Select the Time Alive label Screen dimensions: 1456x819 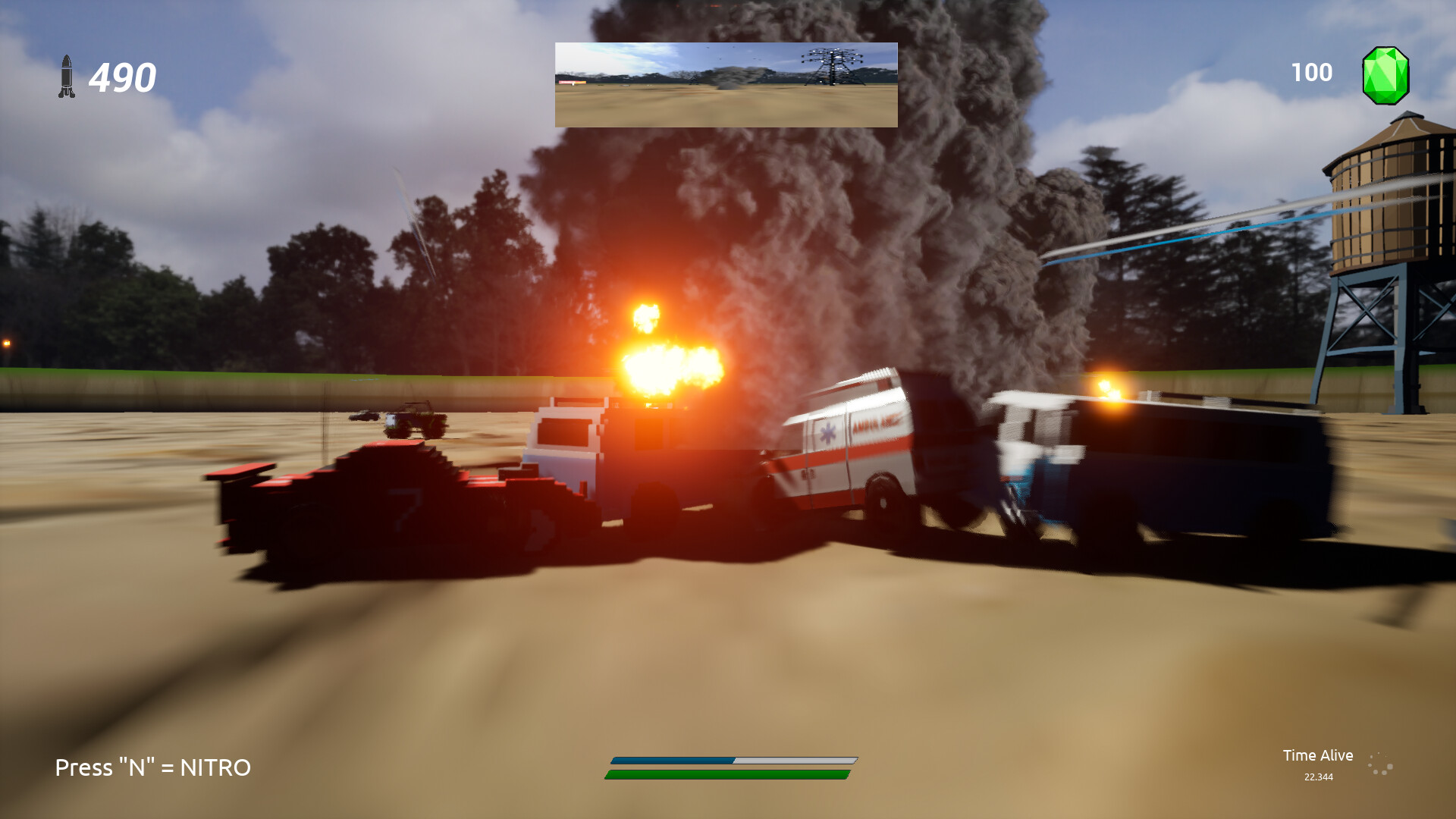[x=1317, y=755]
